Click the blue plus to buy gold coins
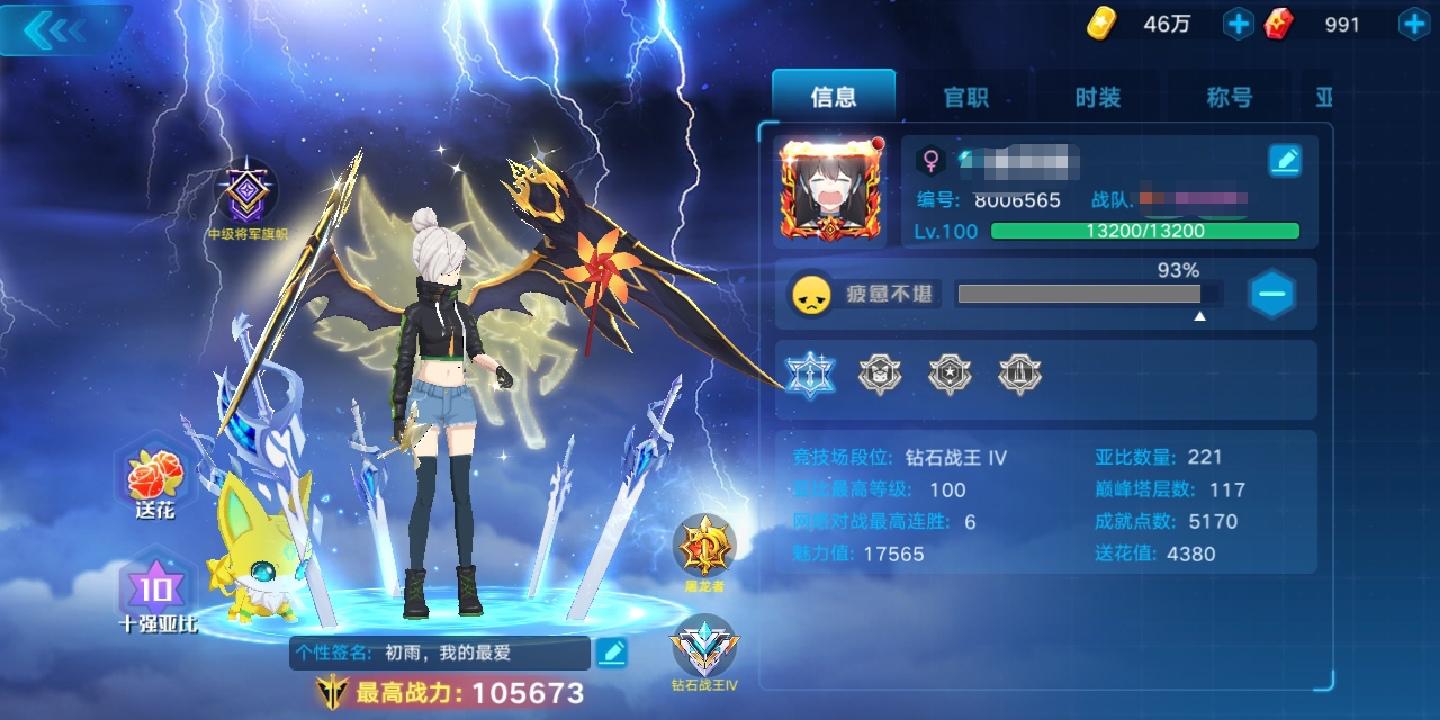Viewport: 1440px width, 720px height. point(1238,23)
